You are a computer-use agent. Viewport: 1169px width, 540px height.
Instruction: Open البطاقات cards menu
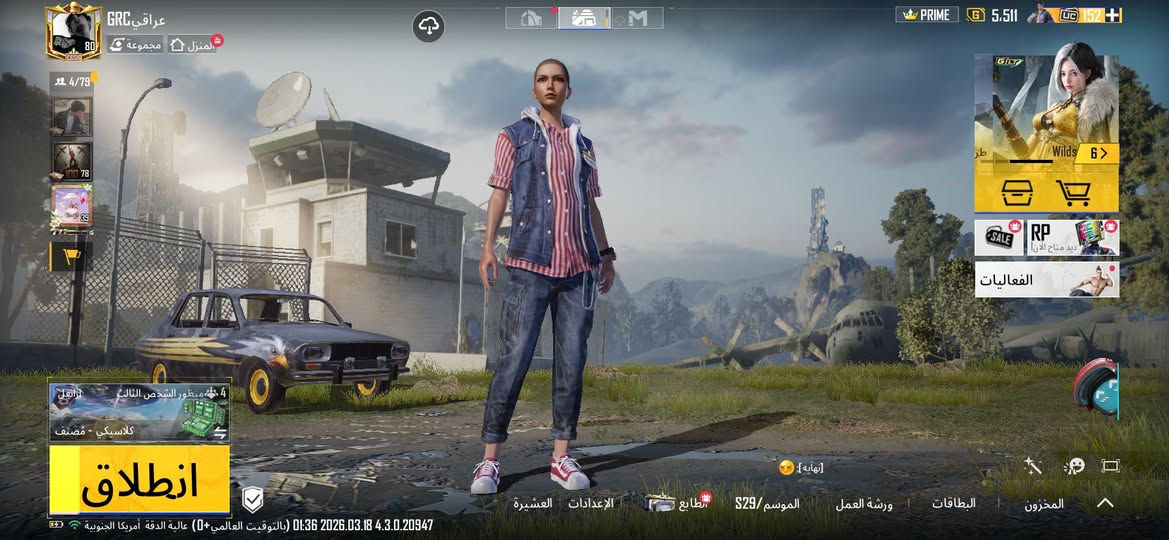(953, 503)
